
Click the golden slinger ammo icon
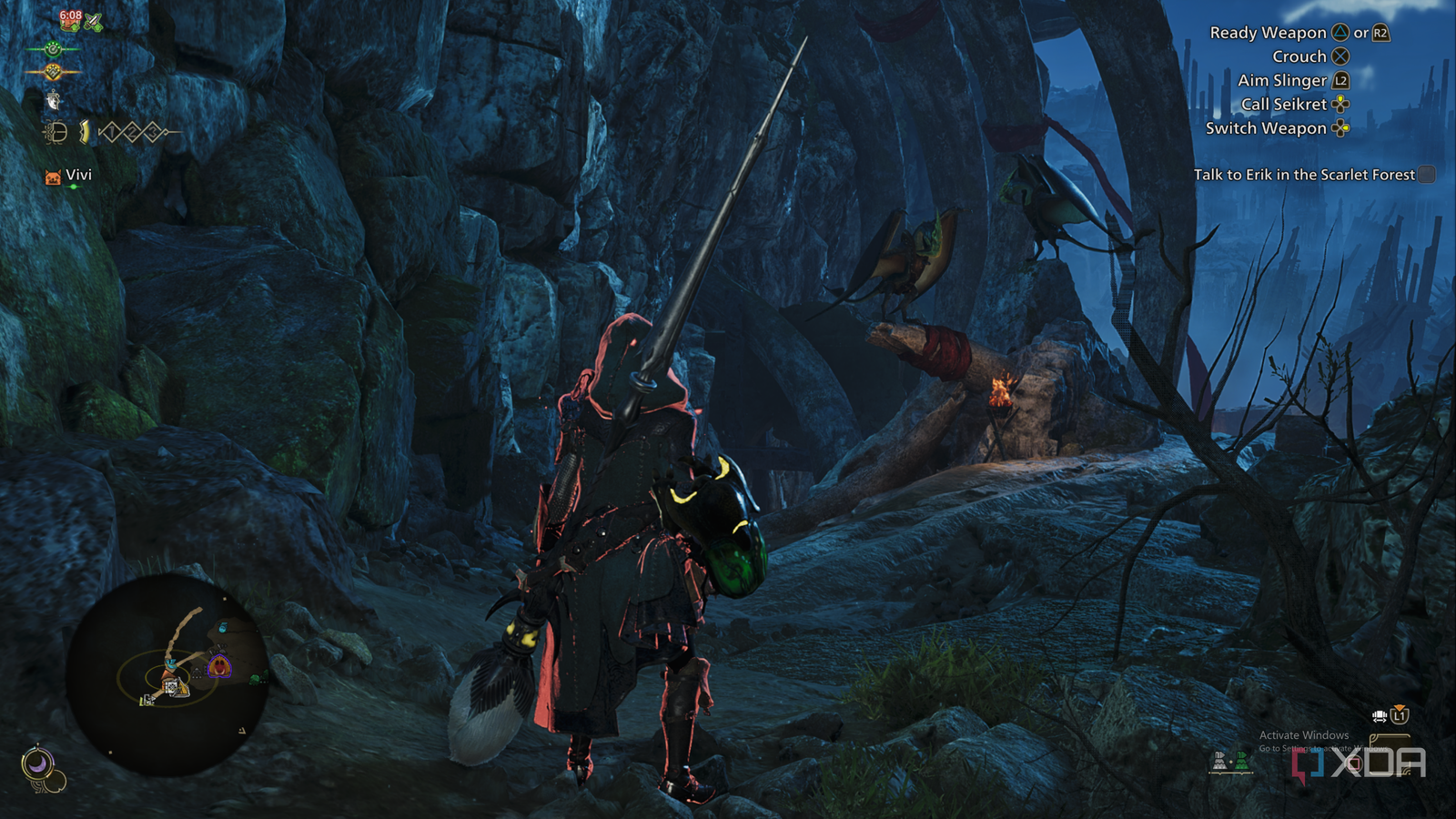pyautogui.click(x=83, y=133)
